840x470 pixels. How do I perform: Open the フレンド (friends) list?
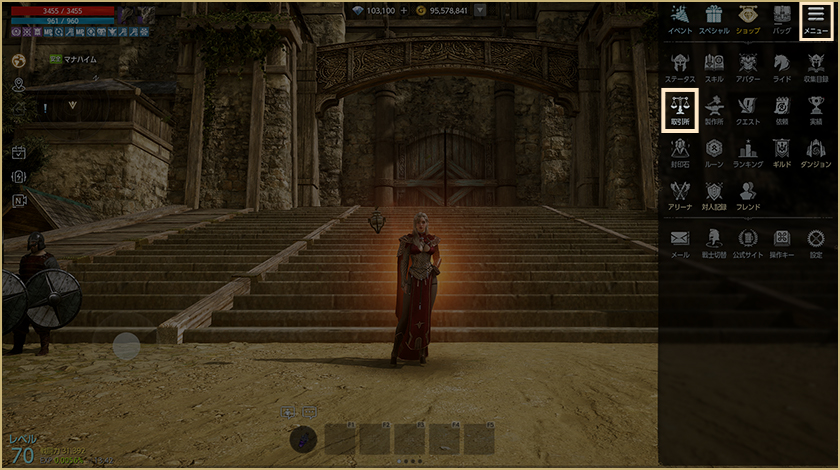748,194
